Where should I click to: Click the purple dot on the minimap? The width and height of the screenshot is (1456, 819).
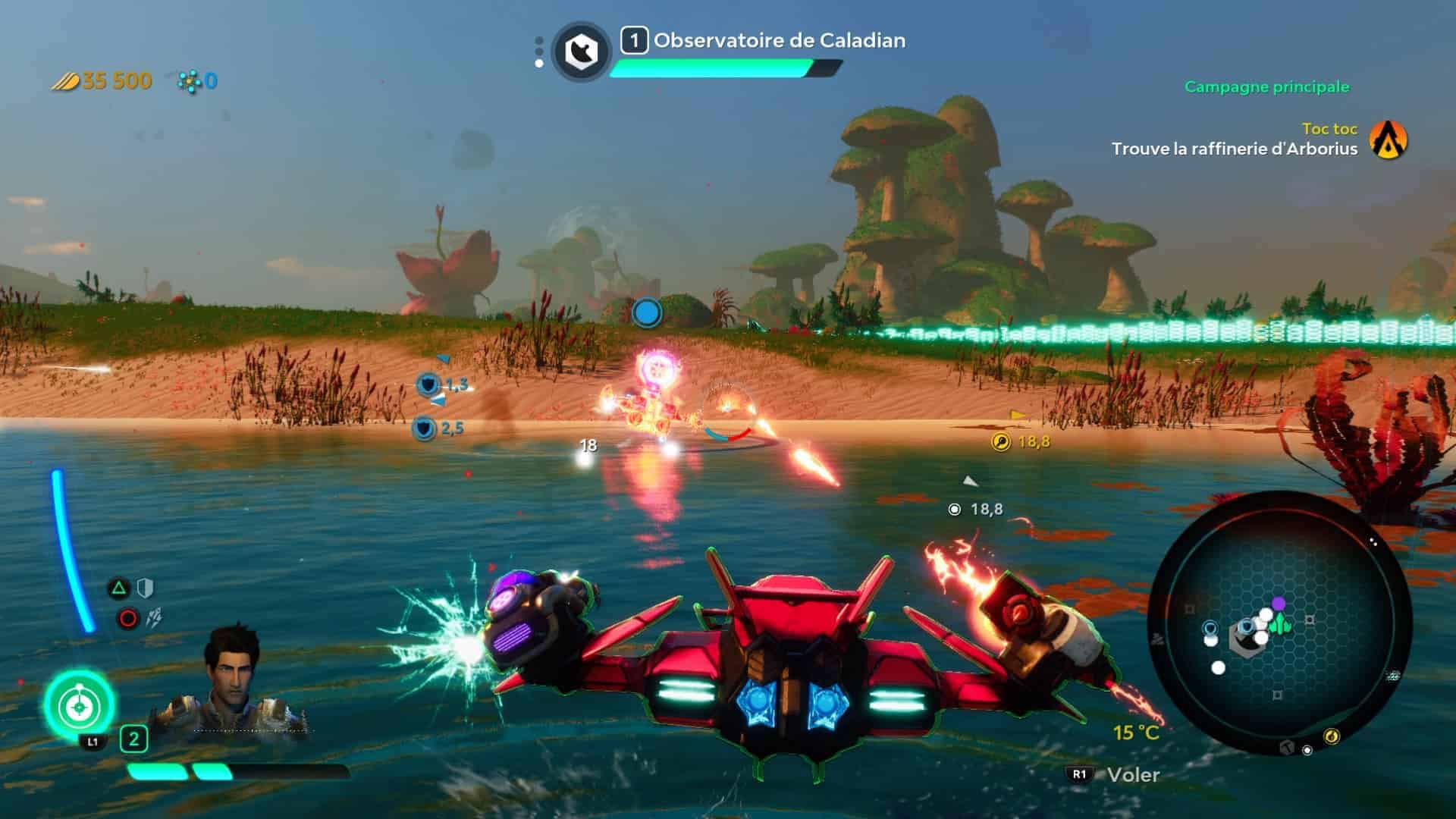(1279, 604)
